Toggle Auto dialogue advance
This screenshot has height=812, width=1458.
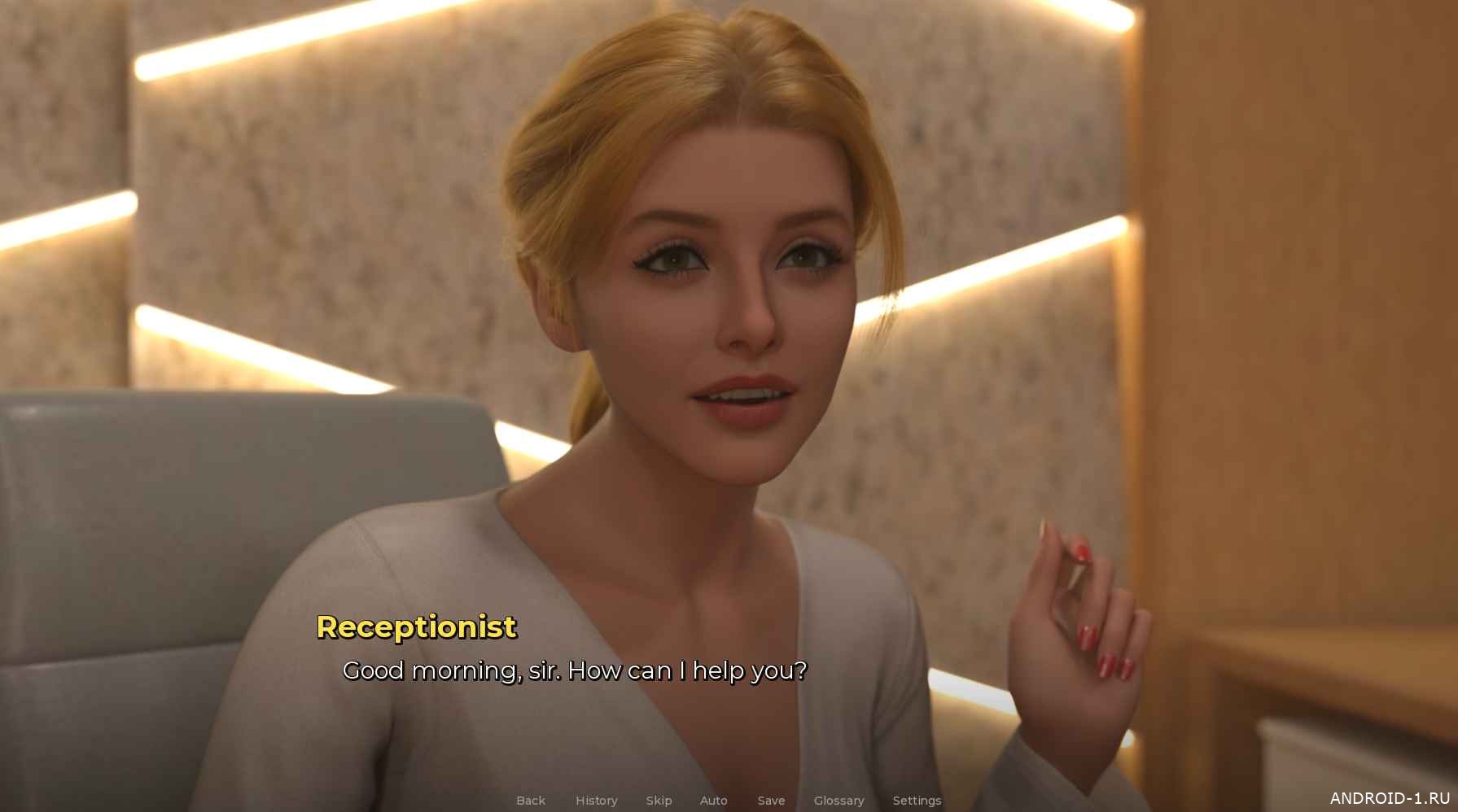click(713, 801)
